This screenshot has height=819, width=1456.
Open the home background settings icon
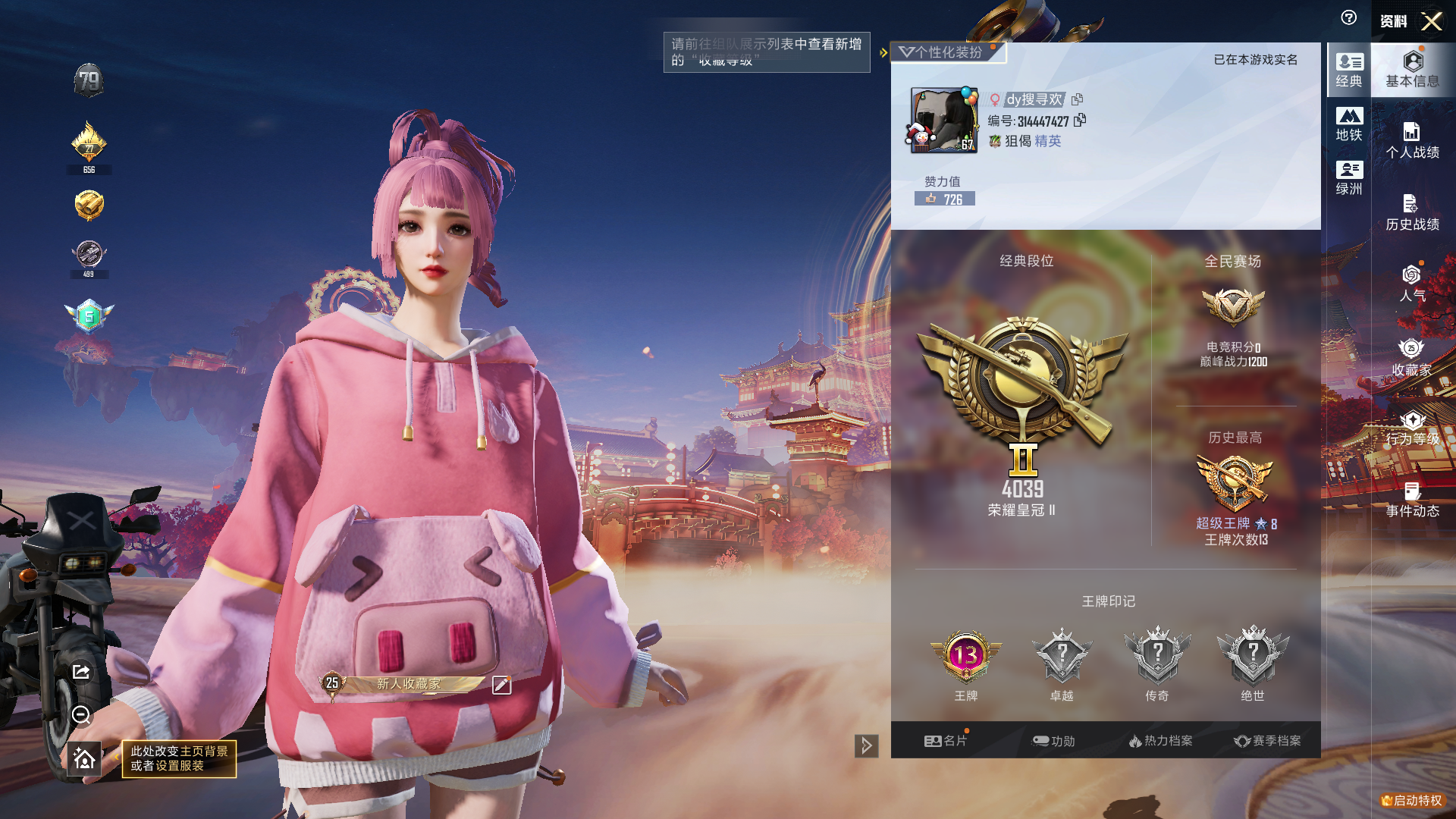tap(83, 758)
